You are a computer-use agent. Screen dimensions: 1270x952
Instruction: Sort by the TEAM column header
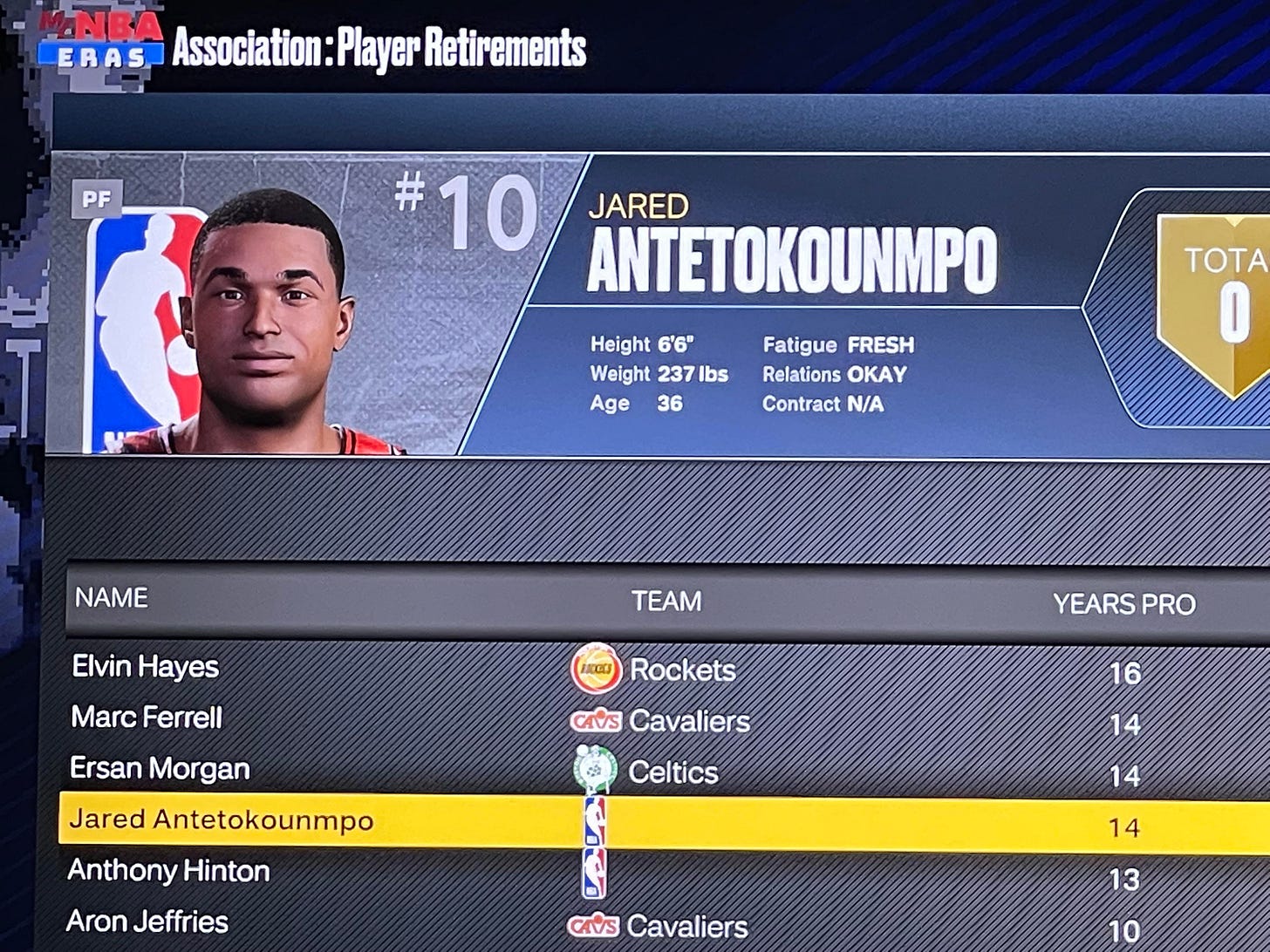click(666, 602)
